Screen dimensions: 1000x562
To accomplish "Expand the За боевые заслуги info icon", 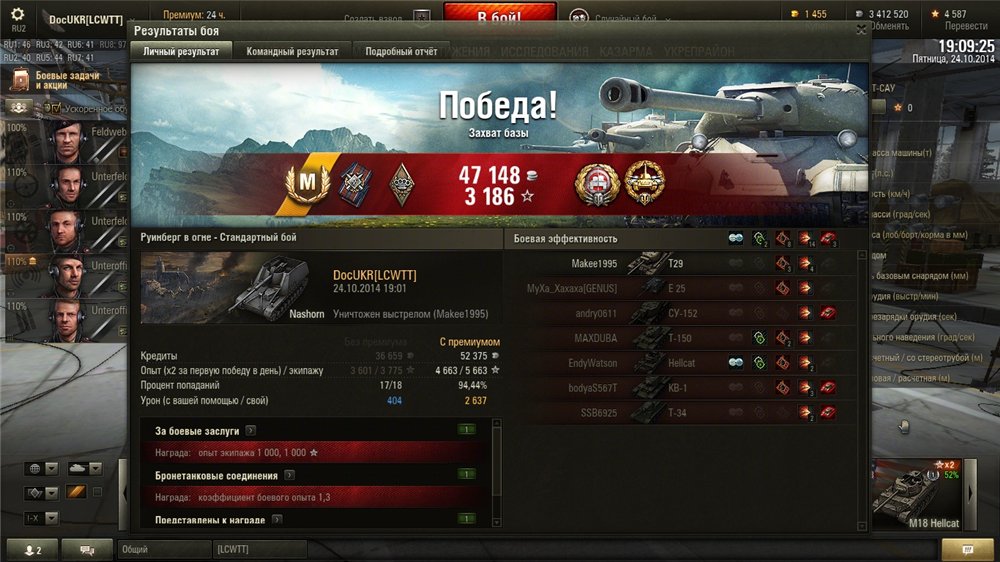I will (x=250, y=431).
